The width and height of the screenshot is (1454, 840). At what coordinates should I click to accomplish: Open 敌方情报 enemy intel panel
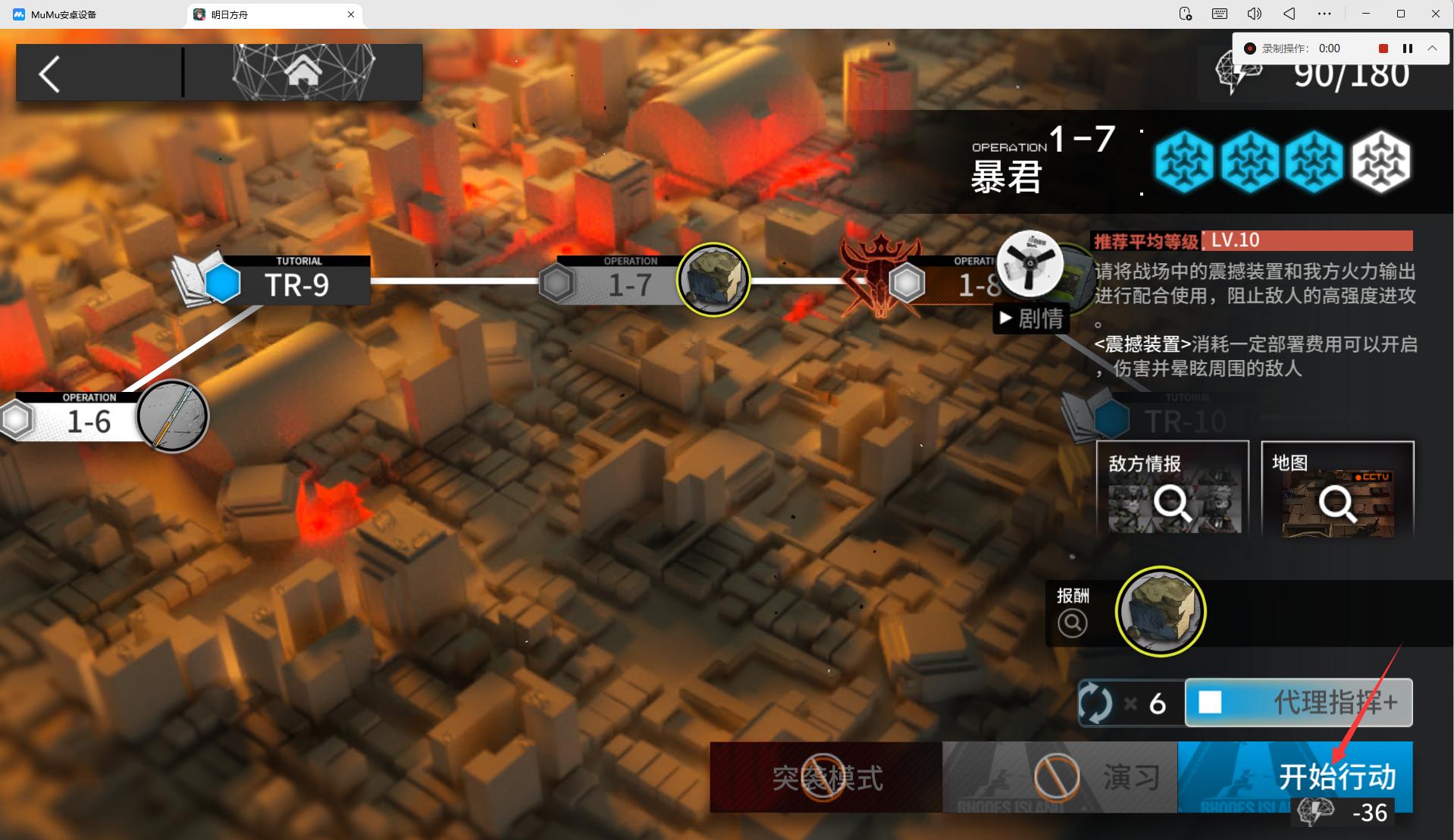1172,490
